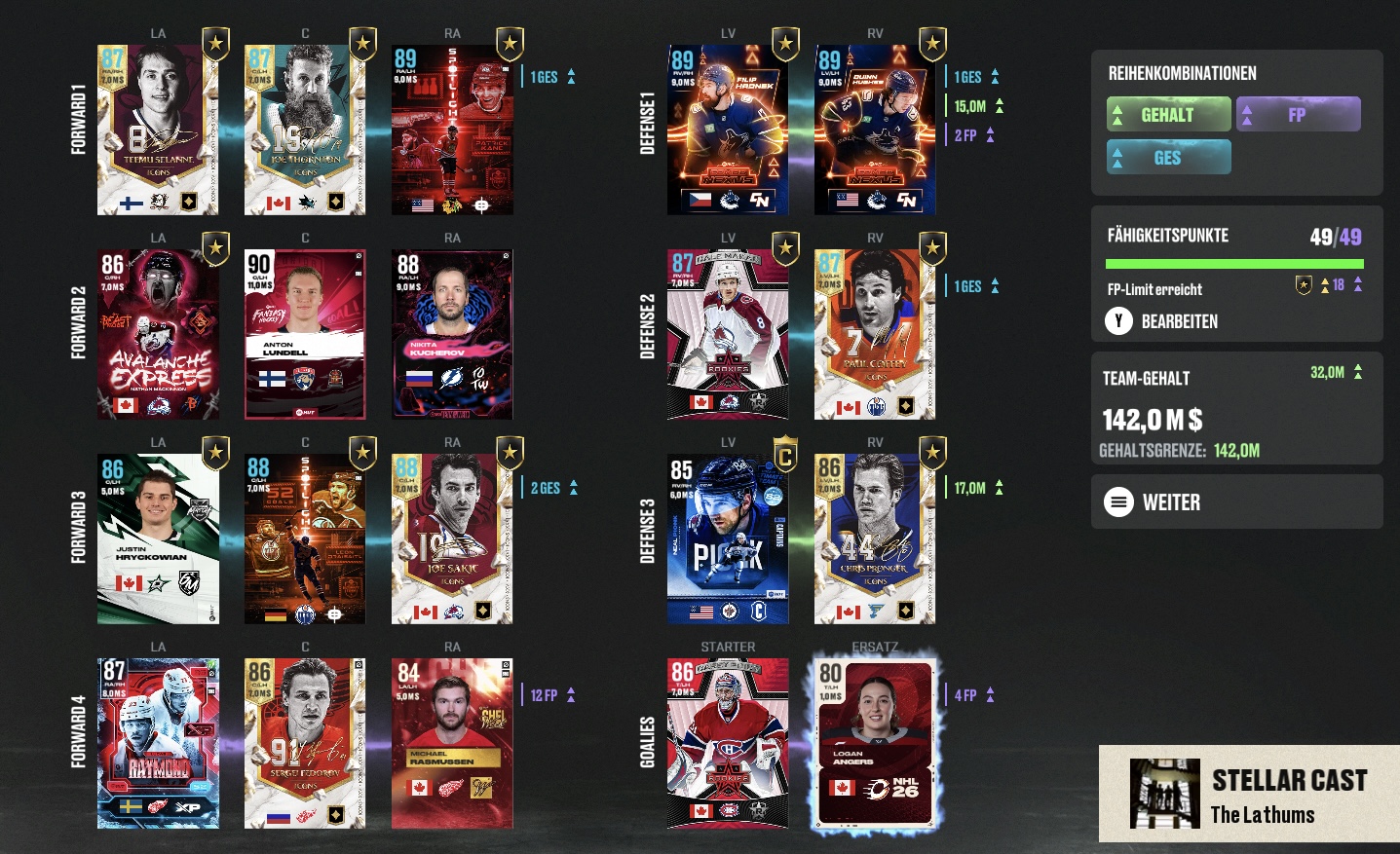Viewport: 1400px width, 854px height.
Task: Select the Teemu Selanne Icons card
Action: tap(158, 130)
